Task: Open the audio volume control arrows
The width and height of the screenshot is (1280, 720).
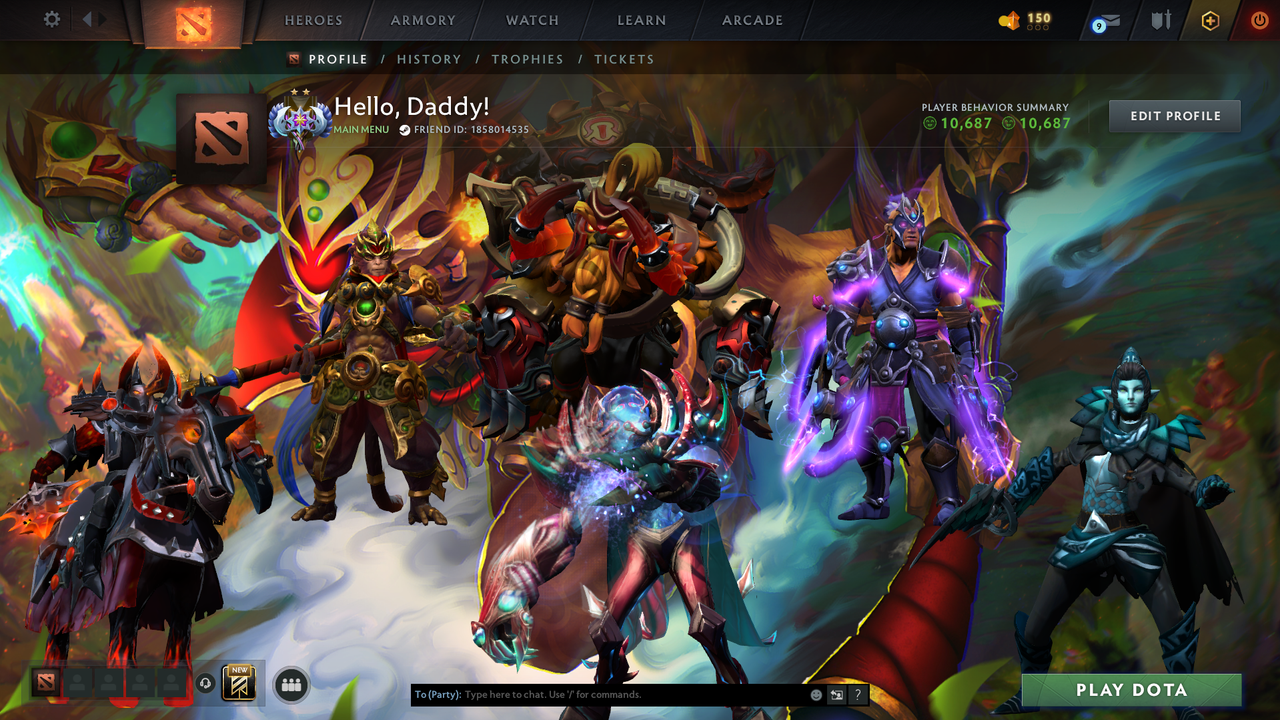Action: click(92, 19)
